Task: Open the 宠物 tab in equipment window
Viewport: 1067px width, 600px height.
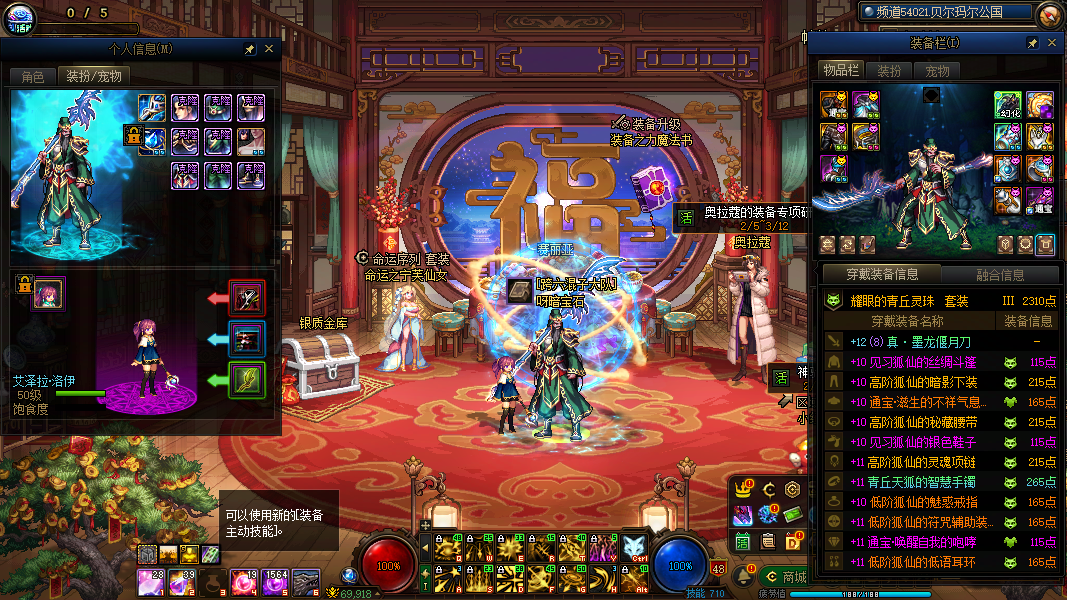Action: (937, 70)
